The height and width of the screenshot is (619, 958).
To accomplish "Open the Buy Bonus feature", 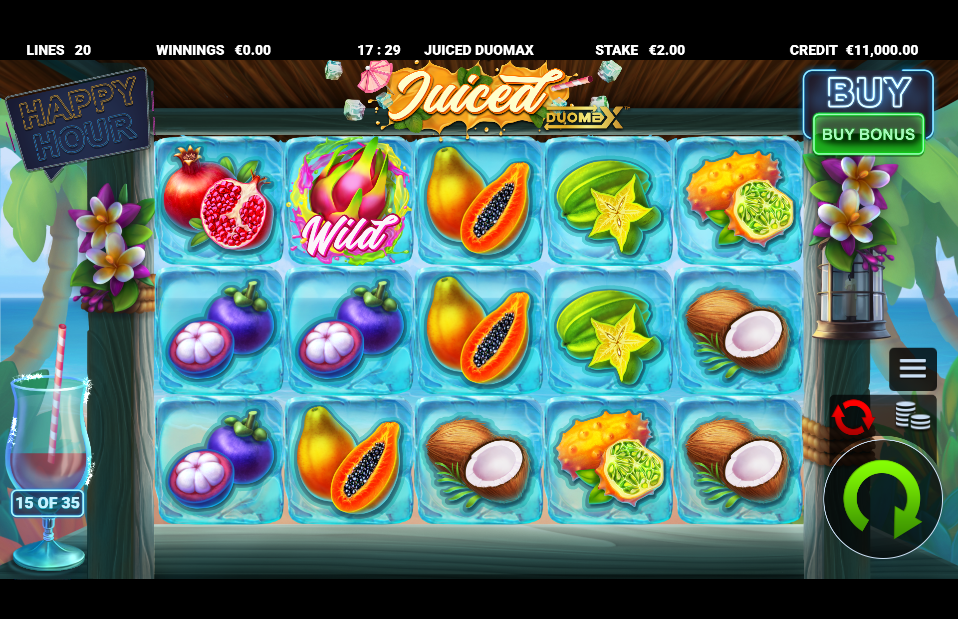I will coord(868,134).
